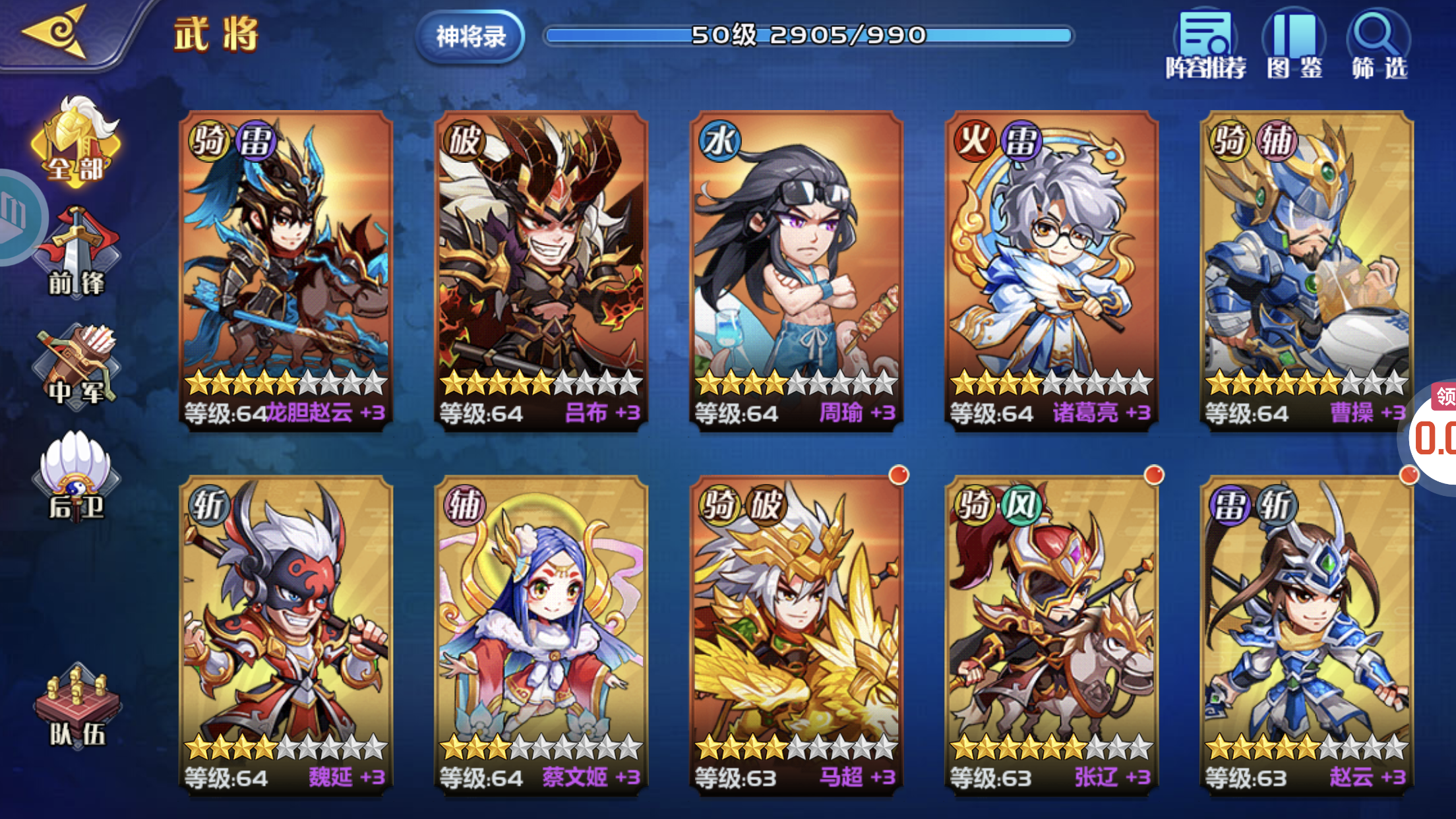Select the 吕布 hero card
This screenshot has width=1456, height=819.
click(541, 270)
